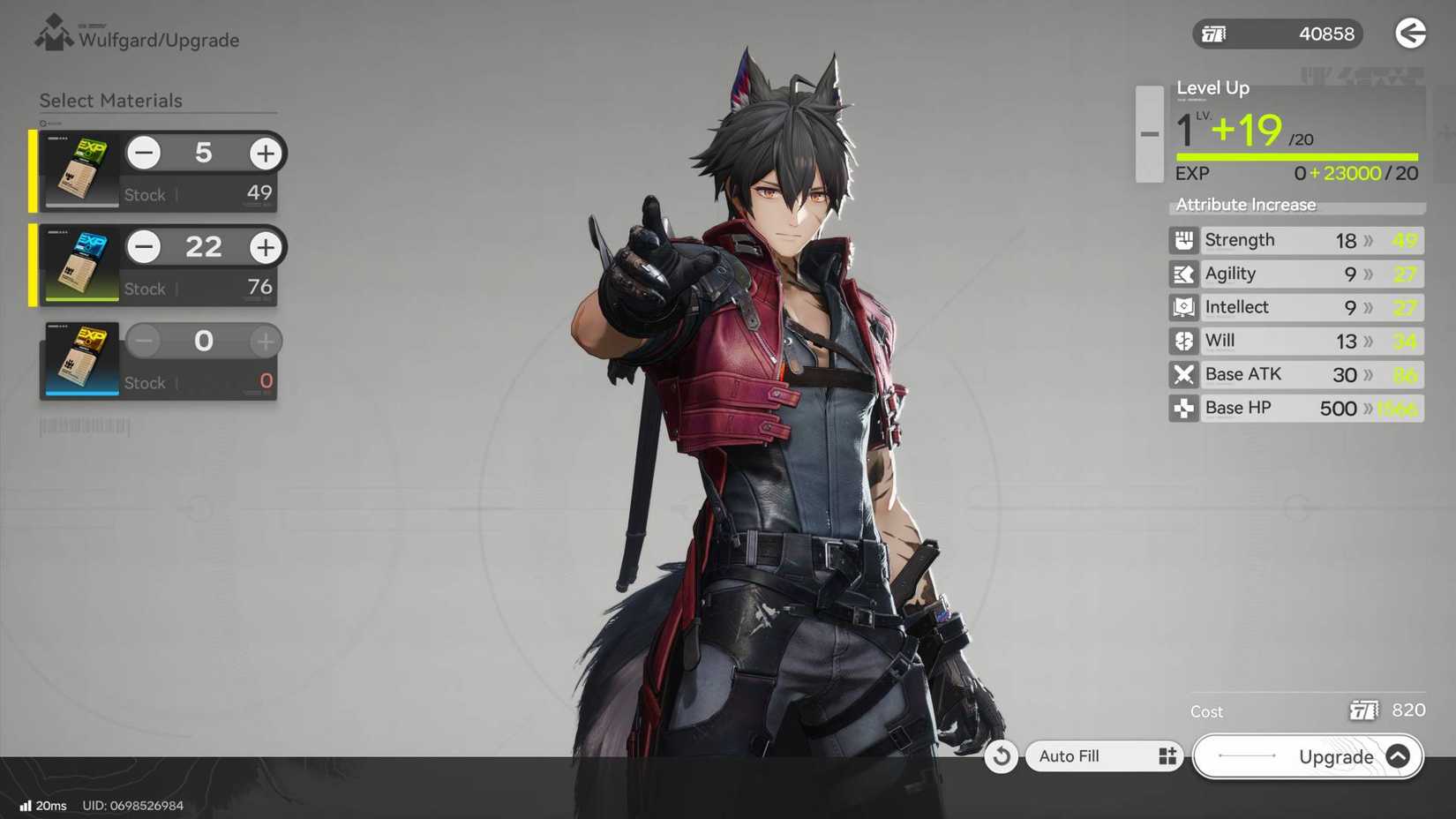Decrease the 22-count EXP material with minus
The height and width of the screenshot is (819, 1456).
point(144,247)
